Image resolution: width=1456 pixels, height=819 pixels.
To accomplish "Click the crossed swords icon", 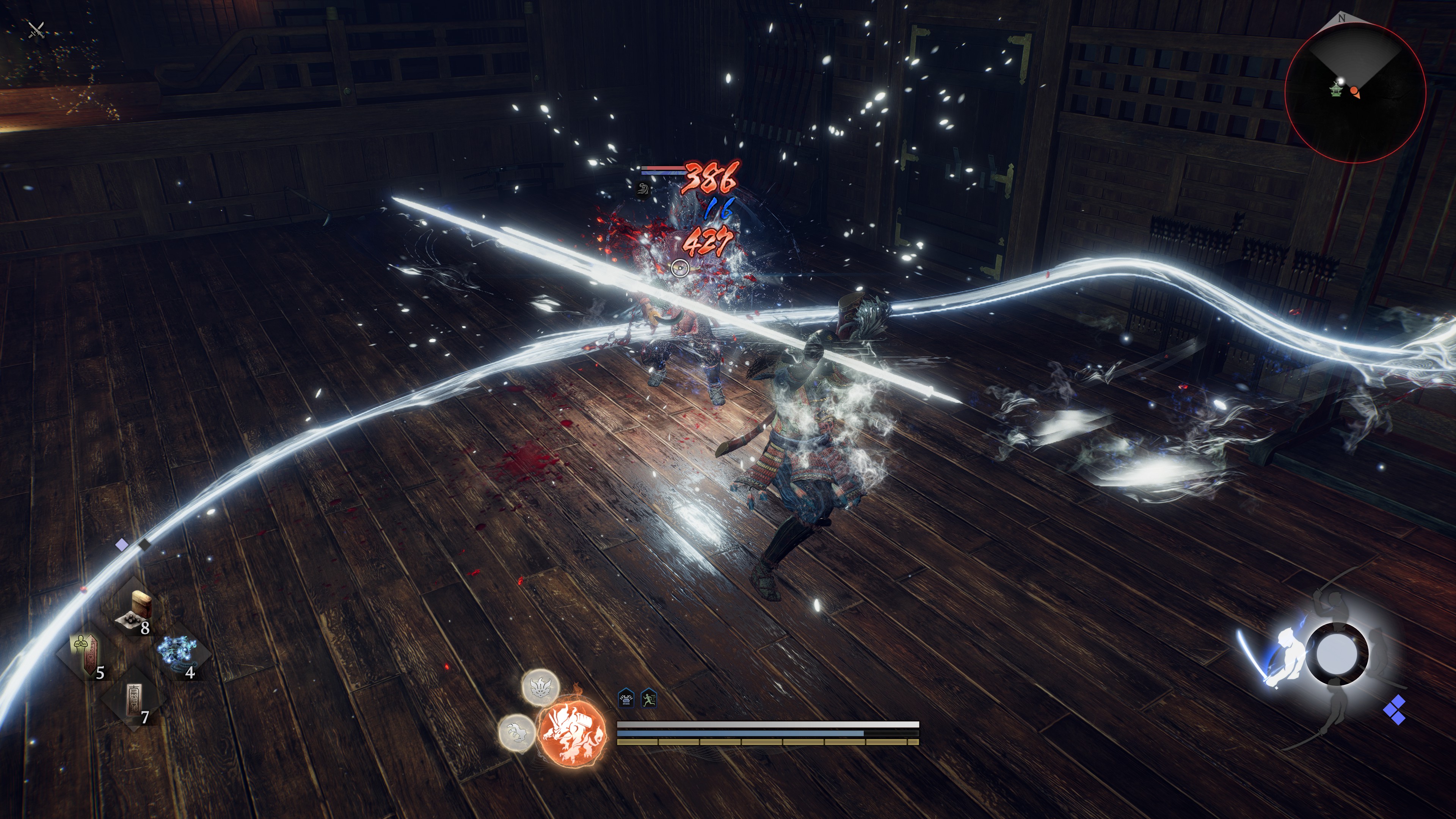I will [x=37, y=30].
